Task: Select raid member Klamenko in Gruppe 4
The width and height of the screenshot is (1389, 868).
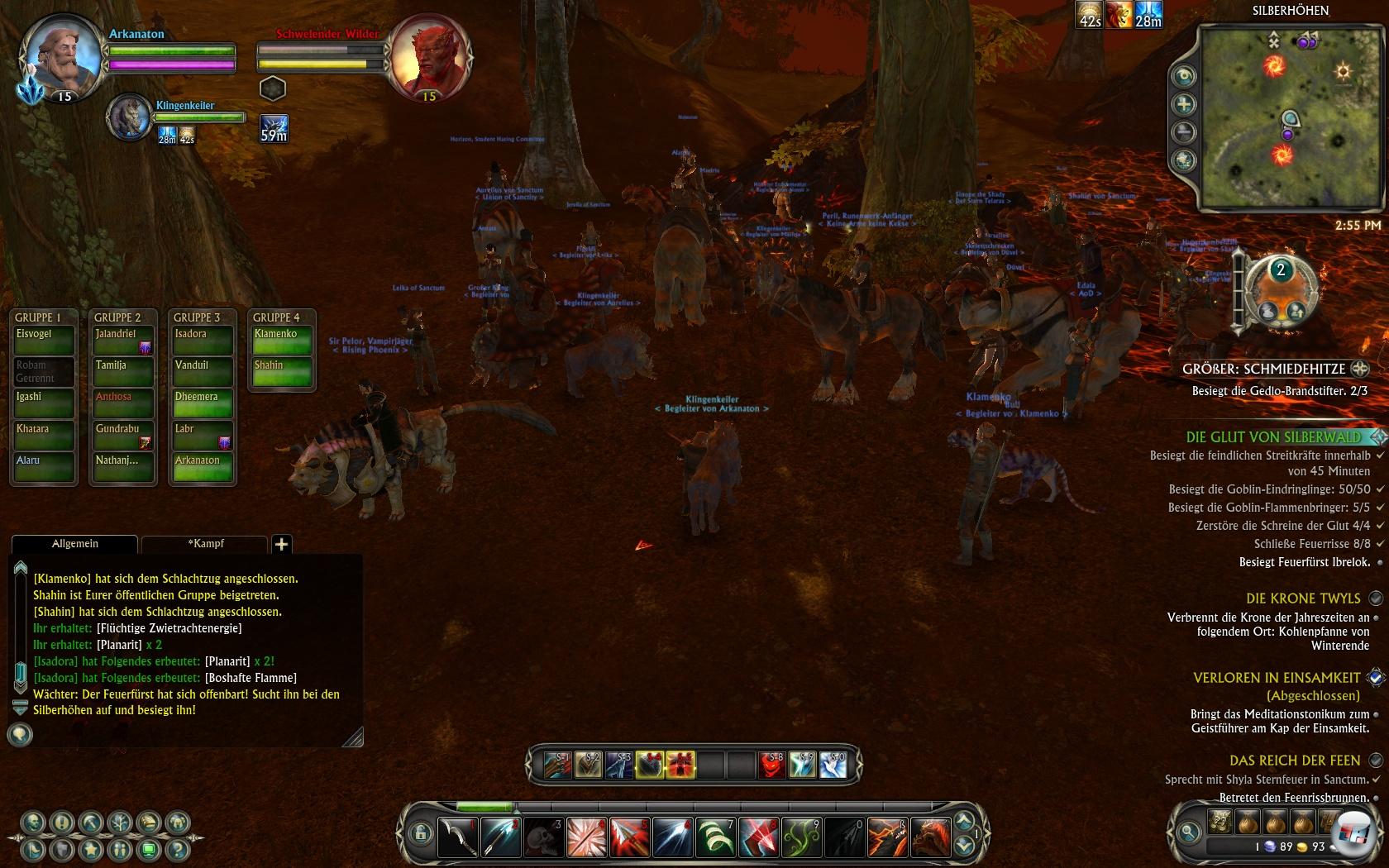Action: (281, 340)
